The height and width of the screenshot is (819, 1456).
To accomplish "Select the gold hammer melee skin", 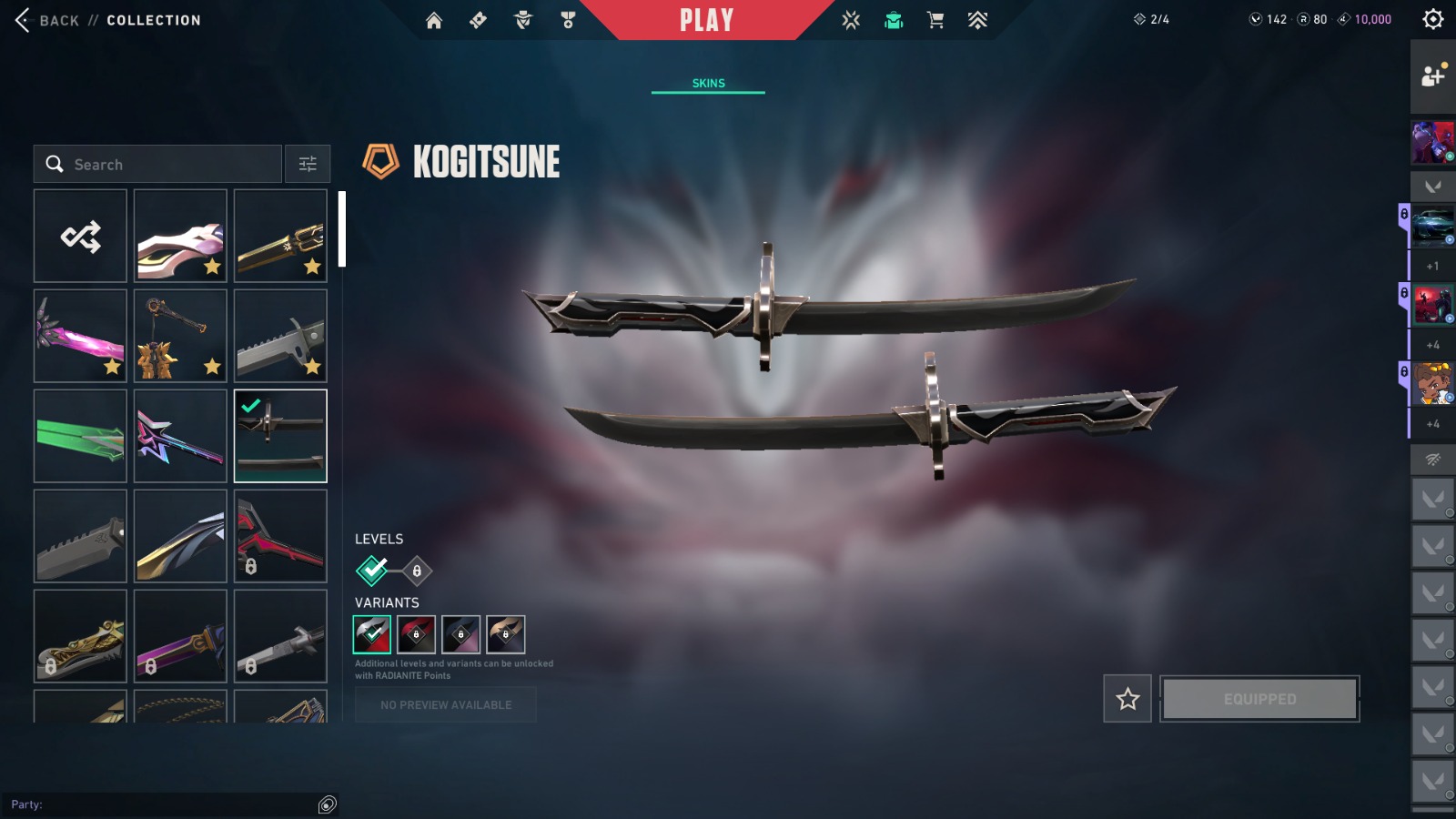I will 180,336.
